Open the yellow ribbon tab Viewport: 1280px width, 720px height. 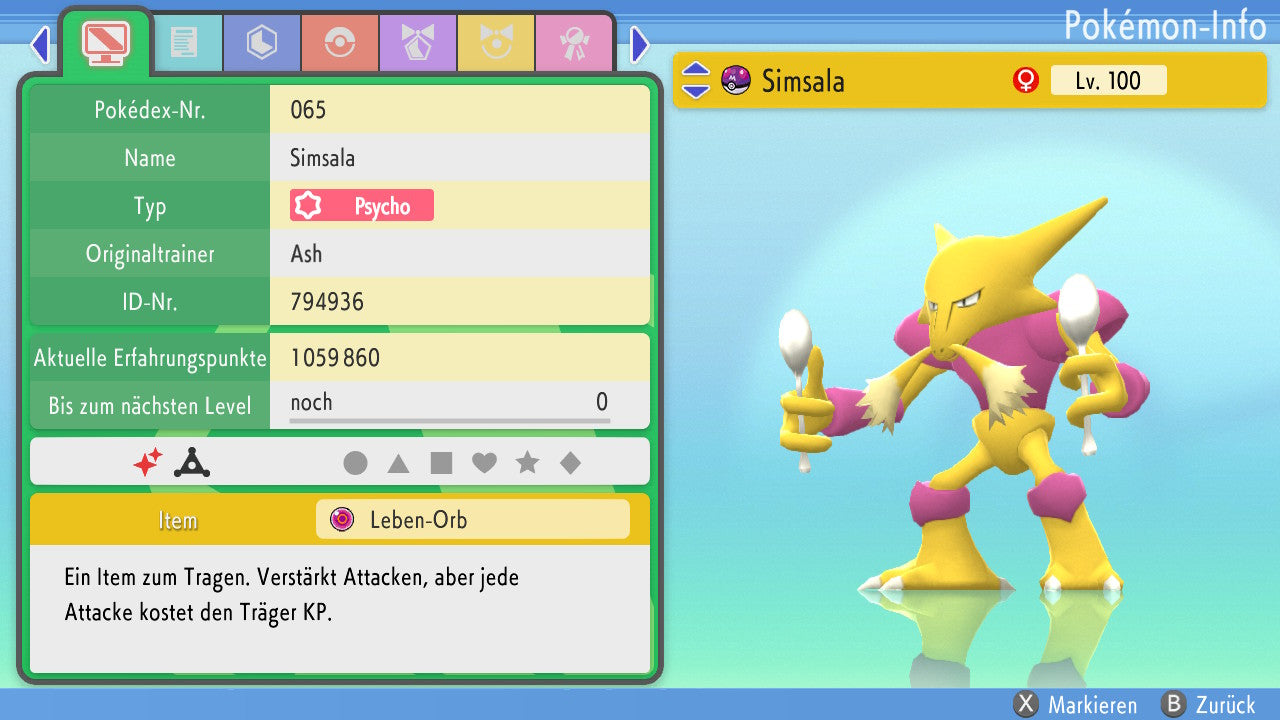point(495,43)
